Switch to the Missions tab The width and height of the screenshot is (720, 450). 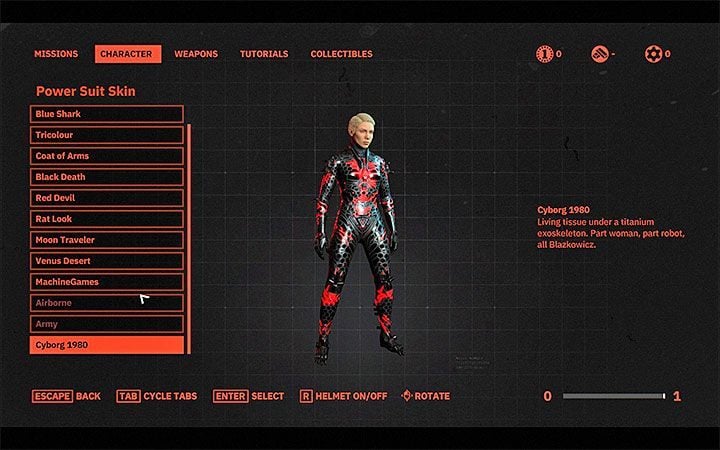click(56, 54)
